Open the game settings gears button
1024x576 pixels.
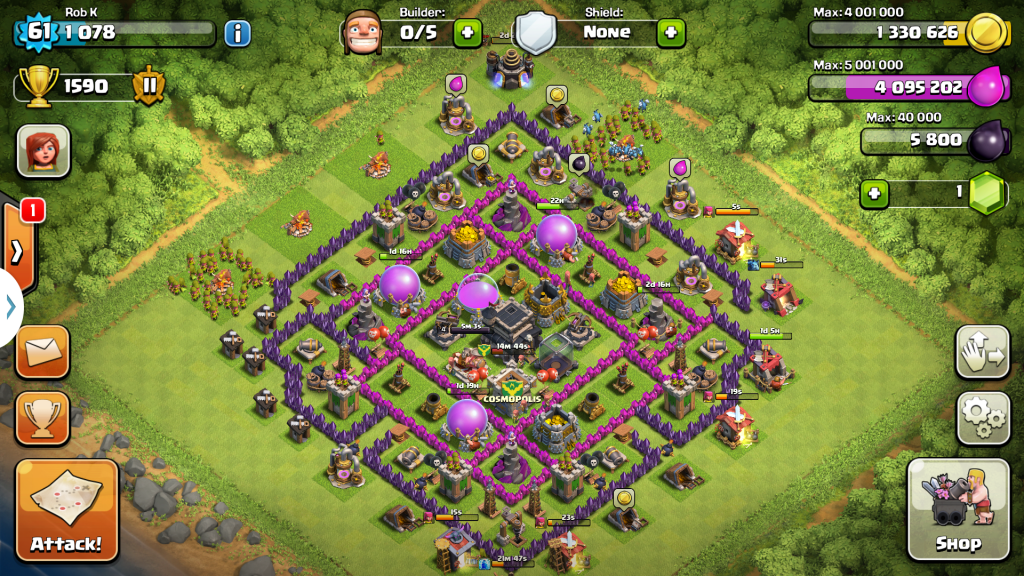point(983,418)
